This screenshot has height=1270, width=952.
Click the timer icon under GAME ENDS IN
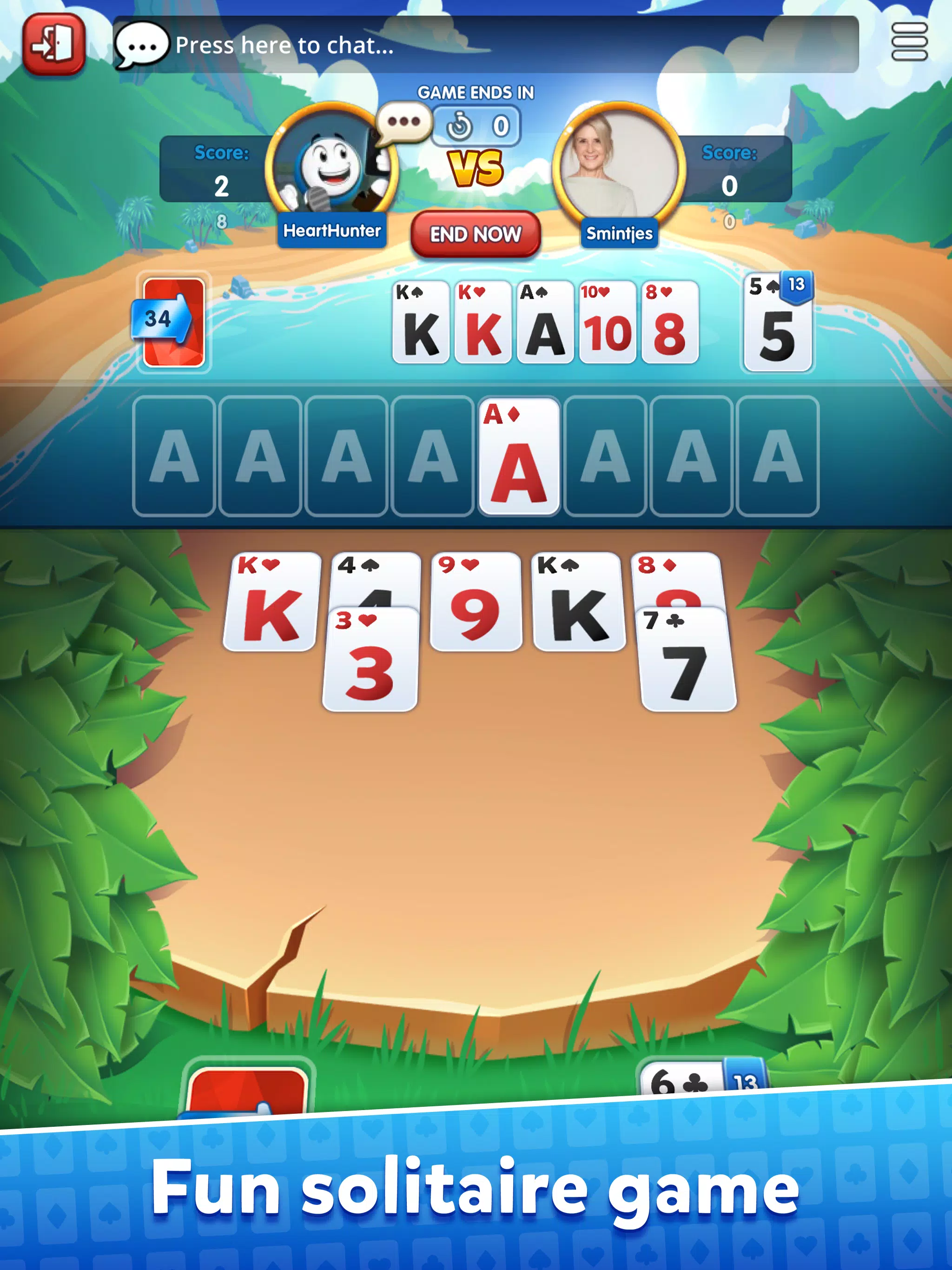(x=459, y=126)
